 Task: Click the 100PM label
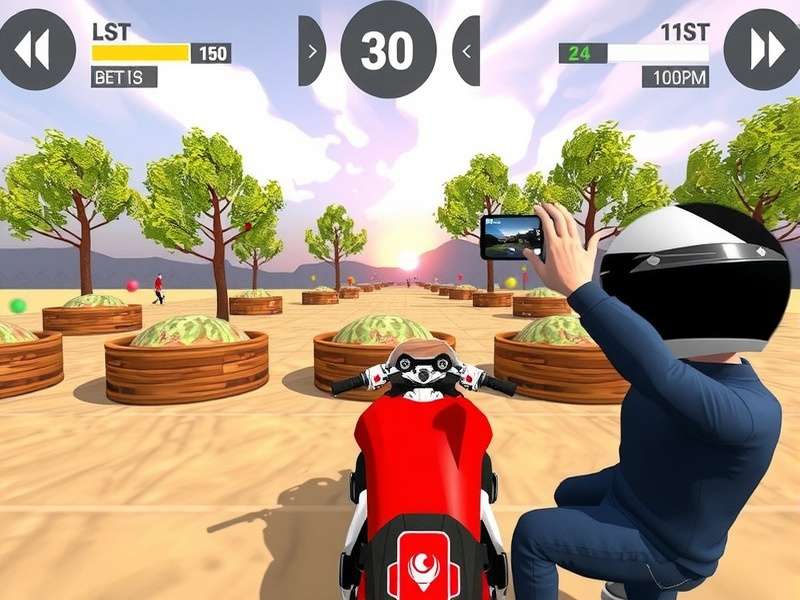point(675,77)
